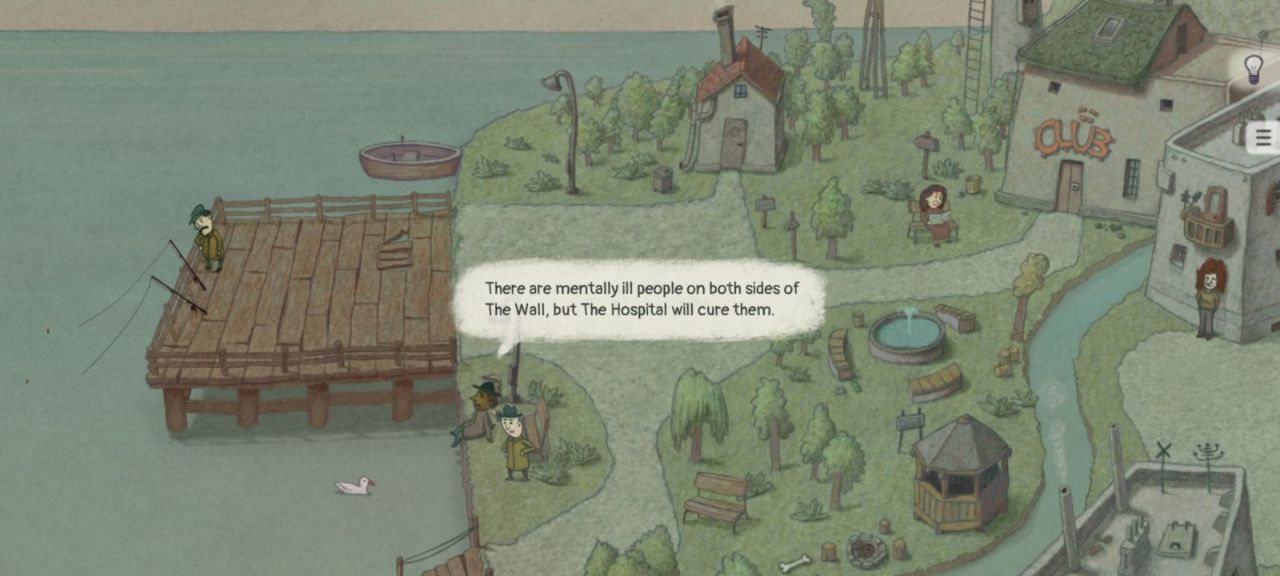Open the lightbulb hint icon
Screen dimensions: 1280x576
click(x=1253, y=68)
